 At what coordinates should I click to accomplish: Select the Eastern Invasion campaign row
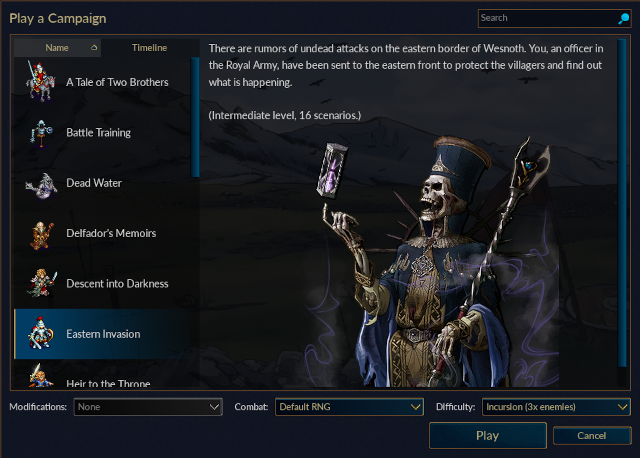(105, 334)
